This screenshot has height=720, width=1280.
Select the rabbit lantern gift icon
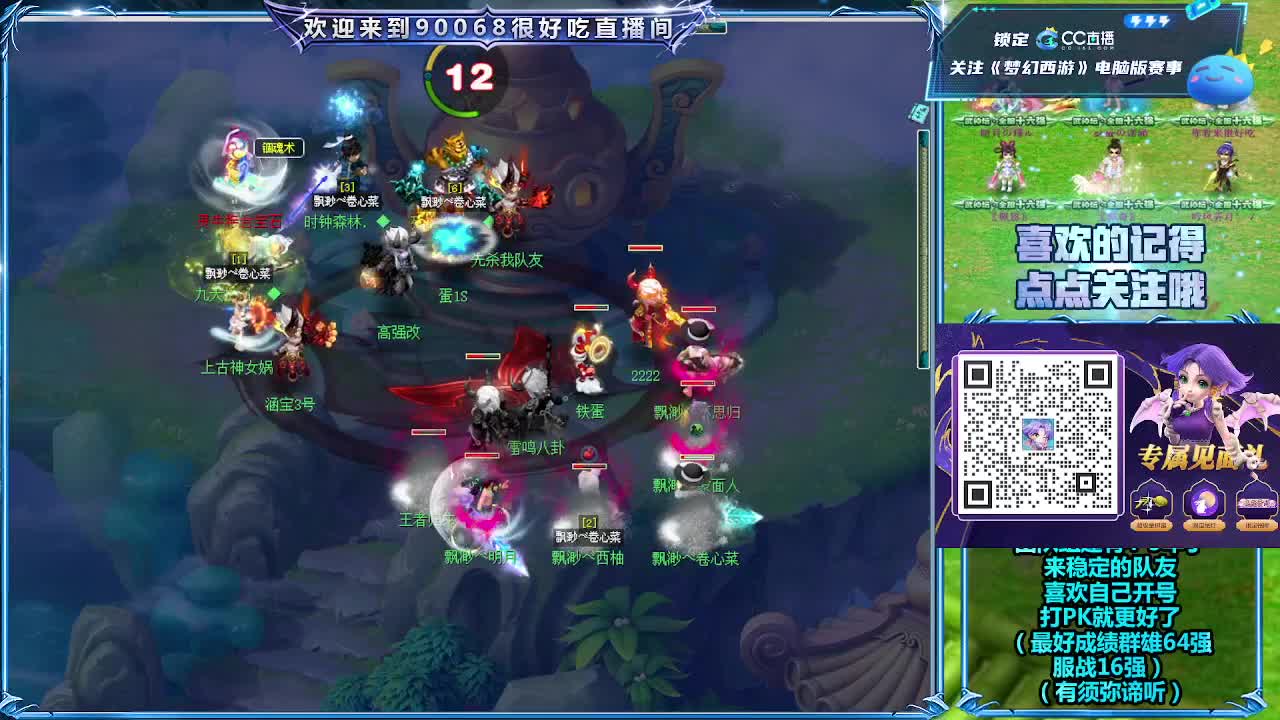point(1203,501)
